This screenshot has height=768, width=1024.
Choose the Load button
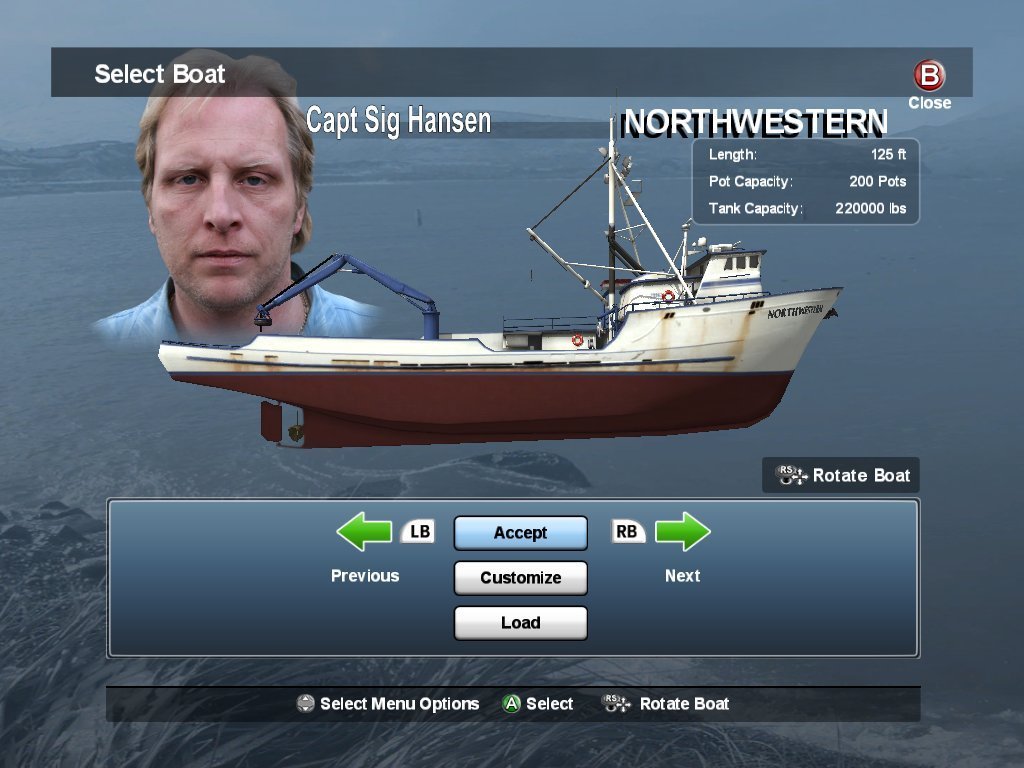(x=520, y=623)
